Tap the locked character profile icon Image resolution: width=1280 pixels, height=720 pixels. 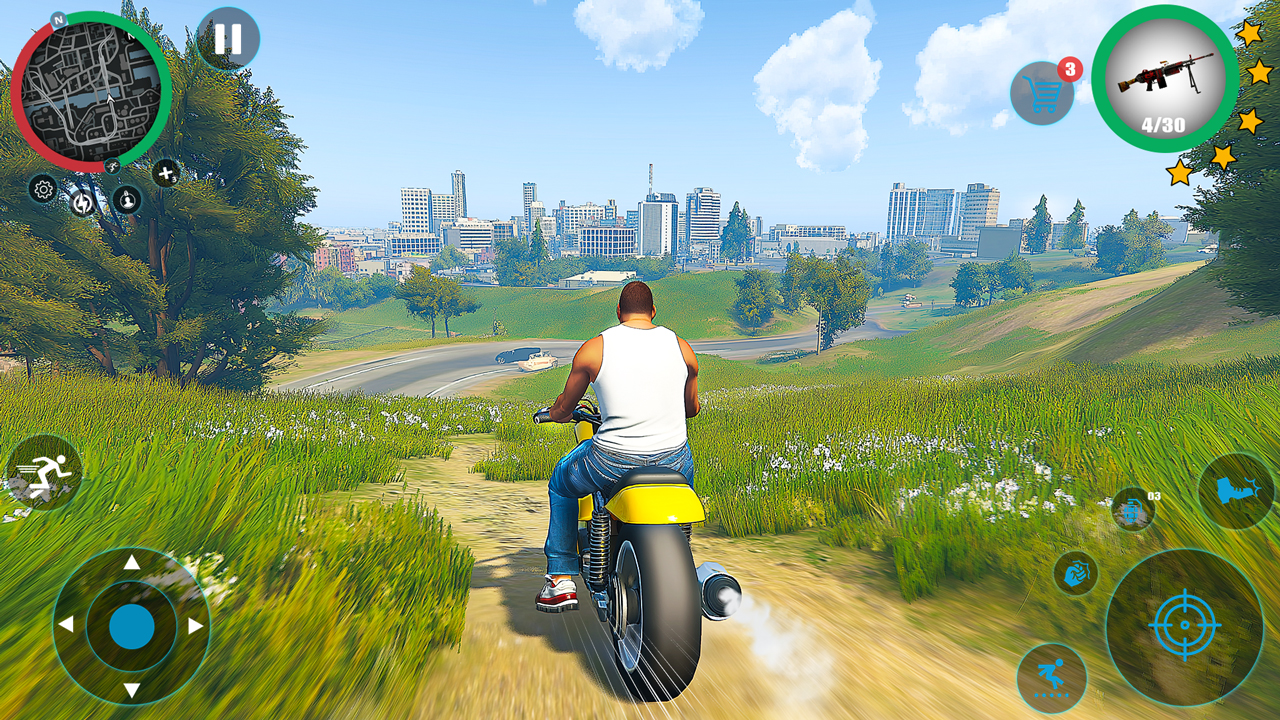[x=126, y=199]
